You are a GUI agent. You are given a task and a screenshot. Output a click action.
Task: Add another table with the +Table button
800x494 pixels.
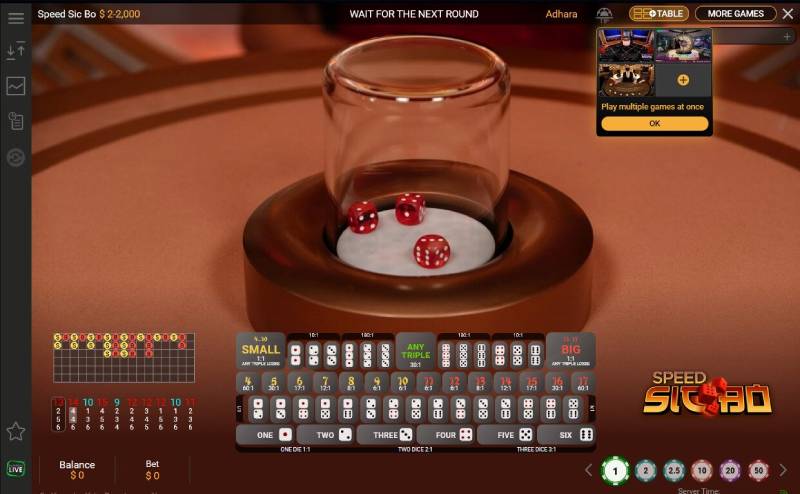pos(659,14)
